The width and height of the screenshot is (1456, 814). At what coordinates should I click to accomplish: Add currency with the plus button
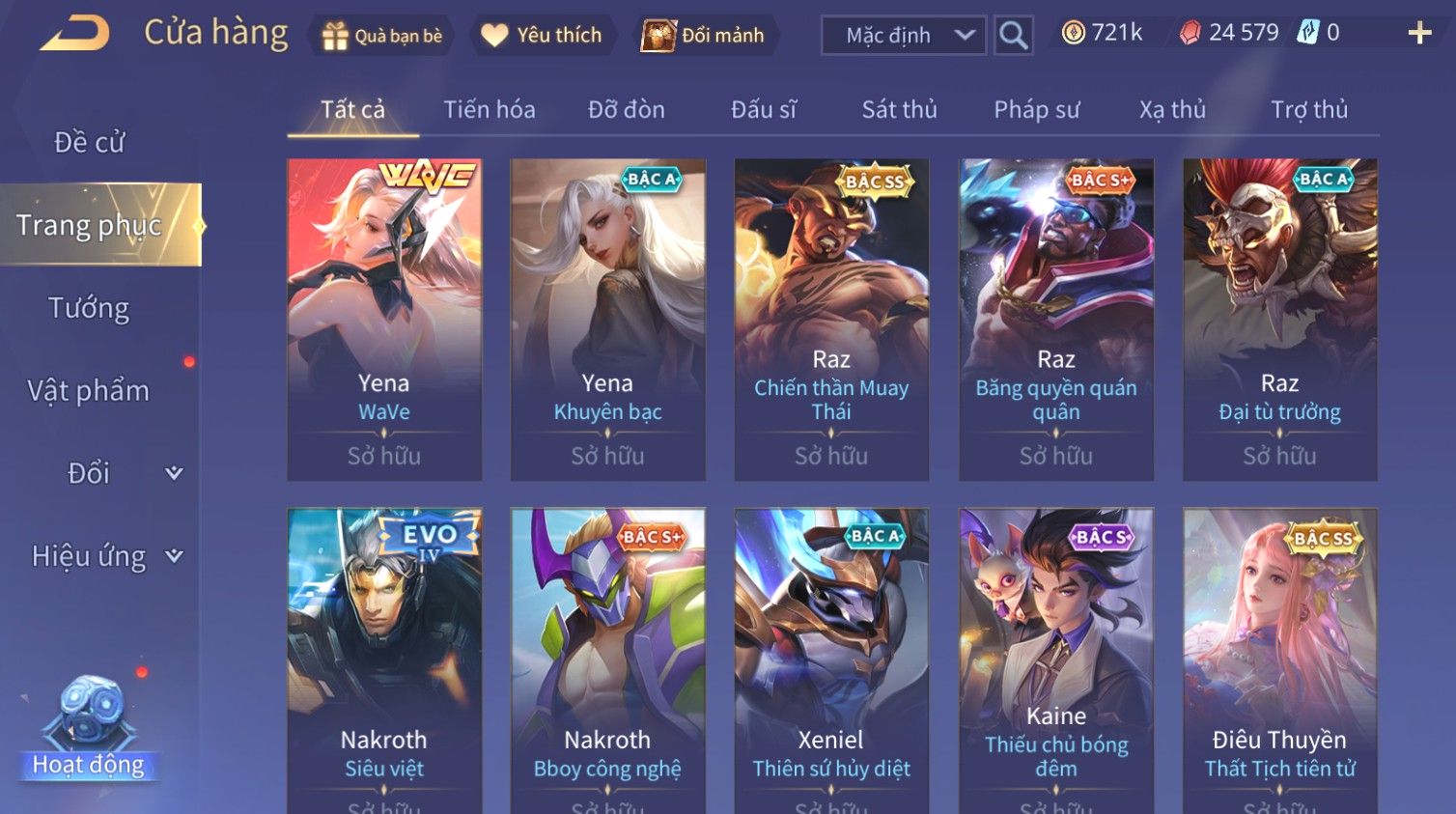click(x=1419, y=34)
